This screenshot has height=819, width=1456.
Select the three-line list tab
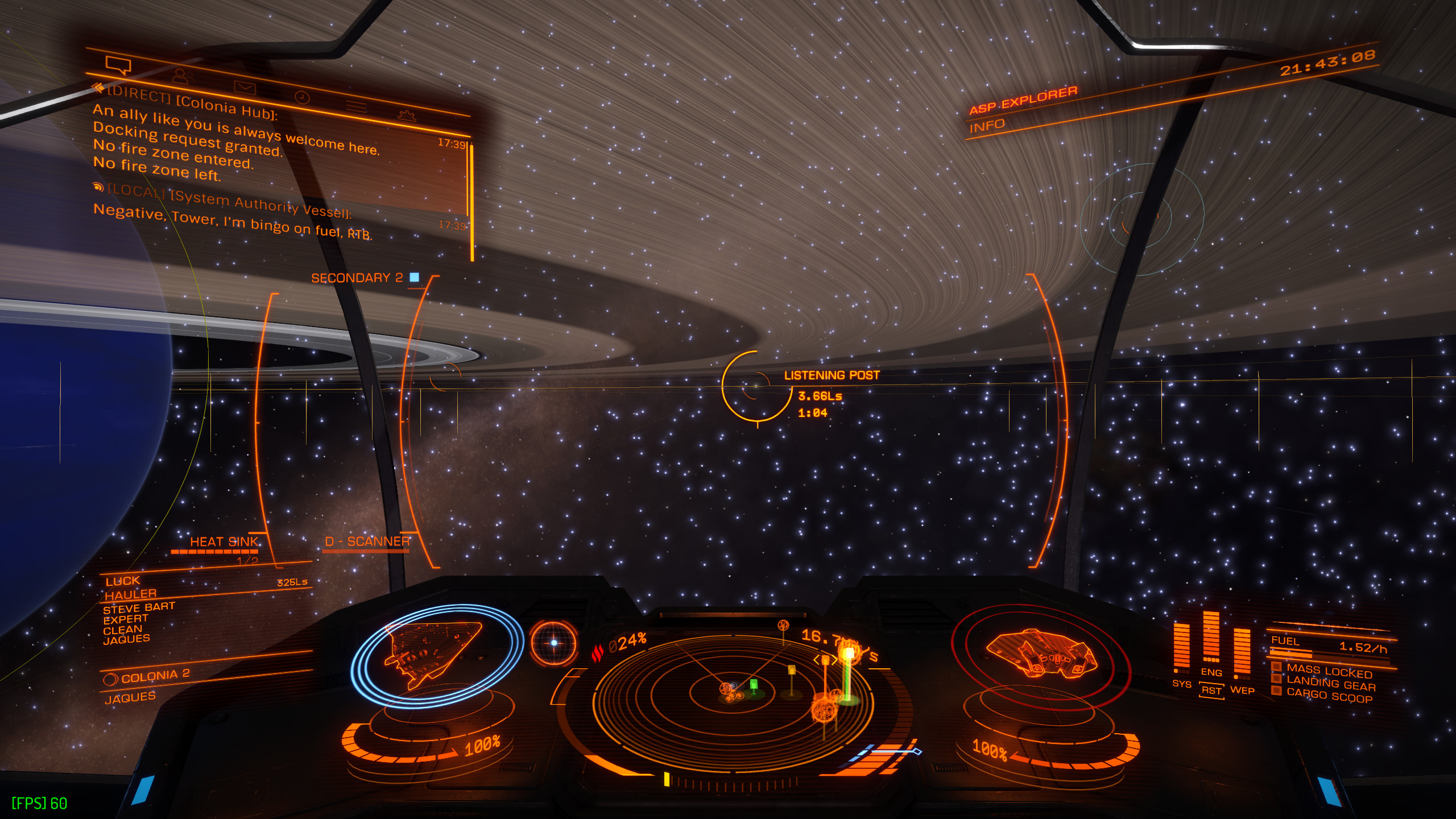click(357, 106)
